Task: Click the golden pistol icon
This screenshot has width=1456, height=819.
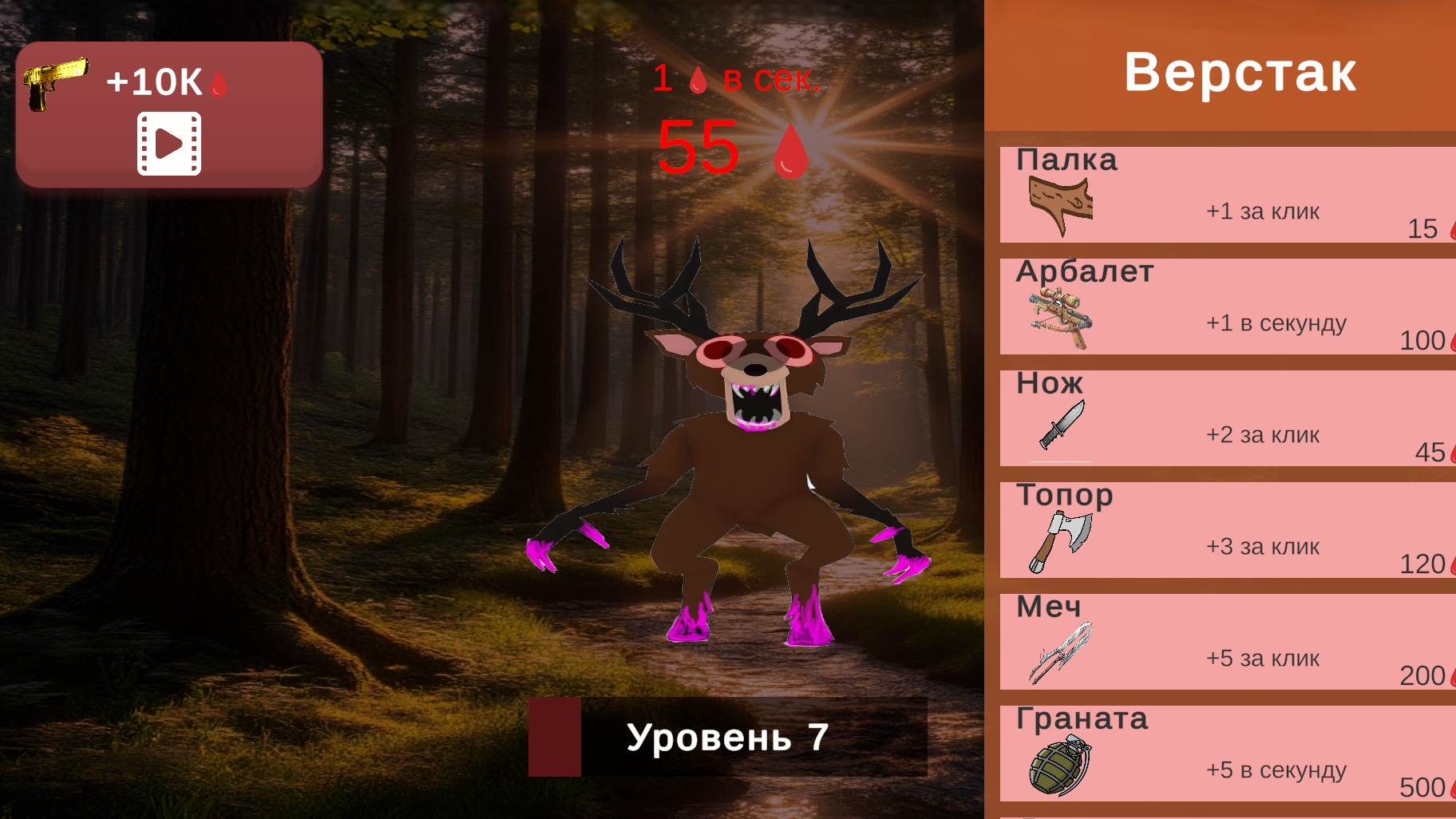Action: 56,82
